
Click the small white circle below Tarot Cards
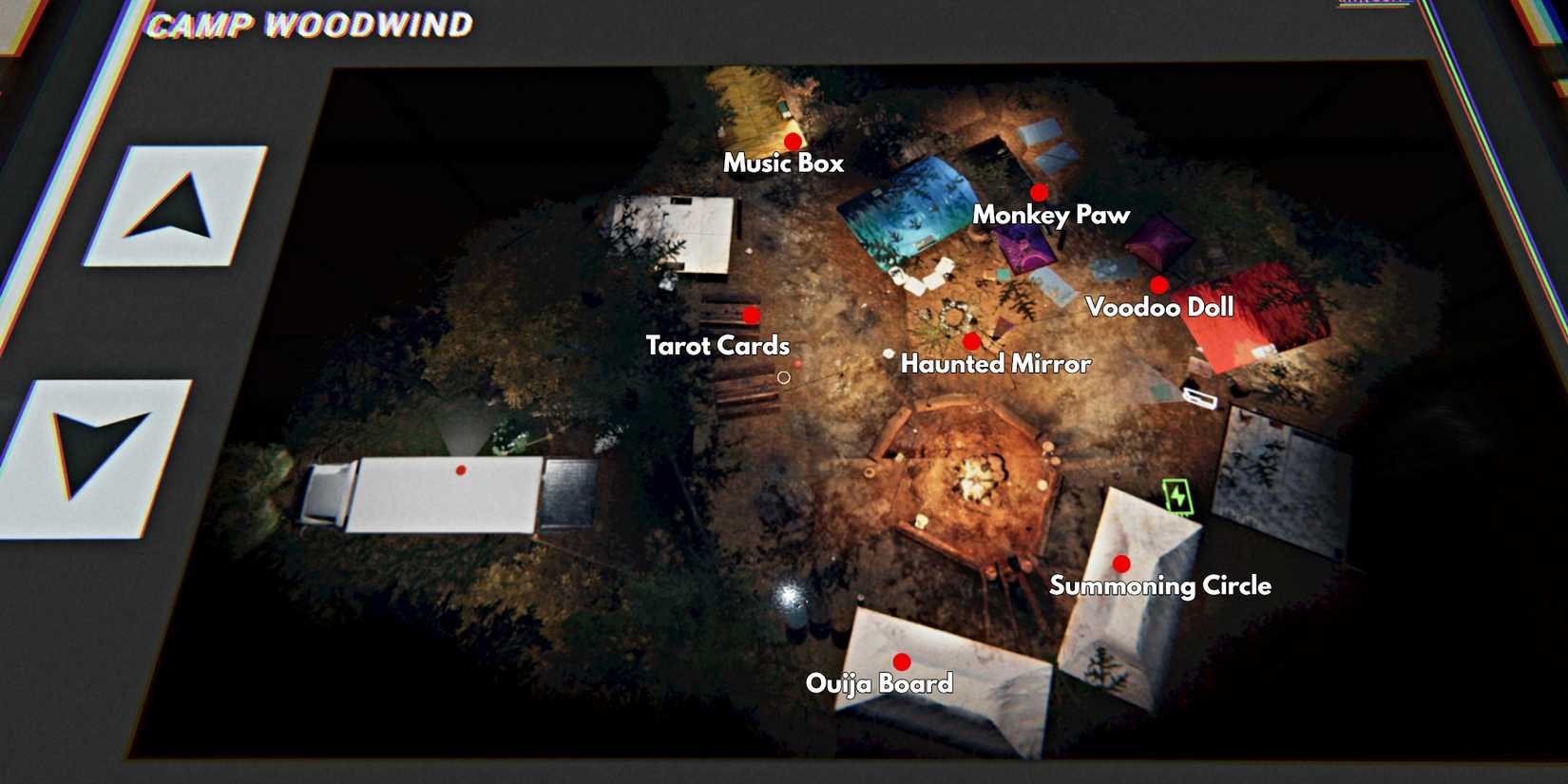click(x=783, y=376)
